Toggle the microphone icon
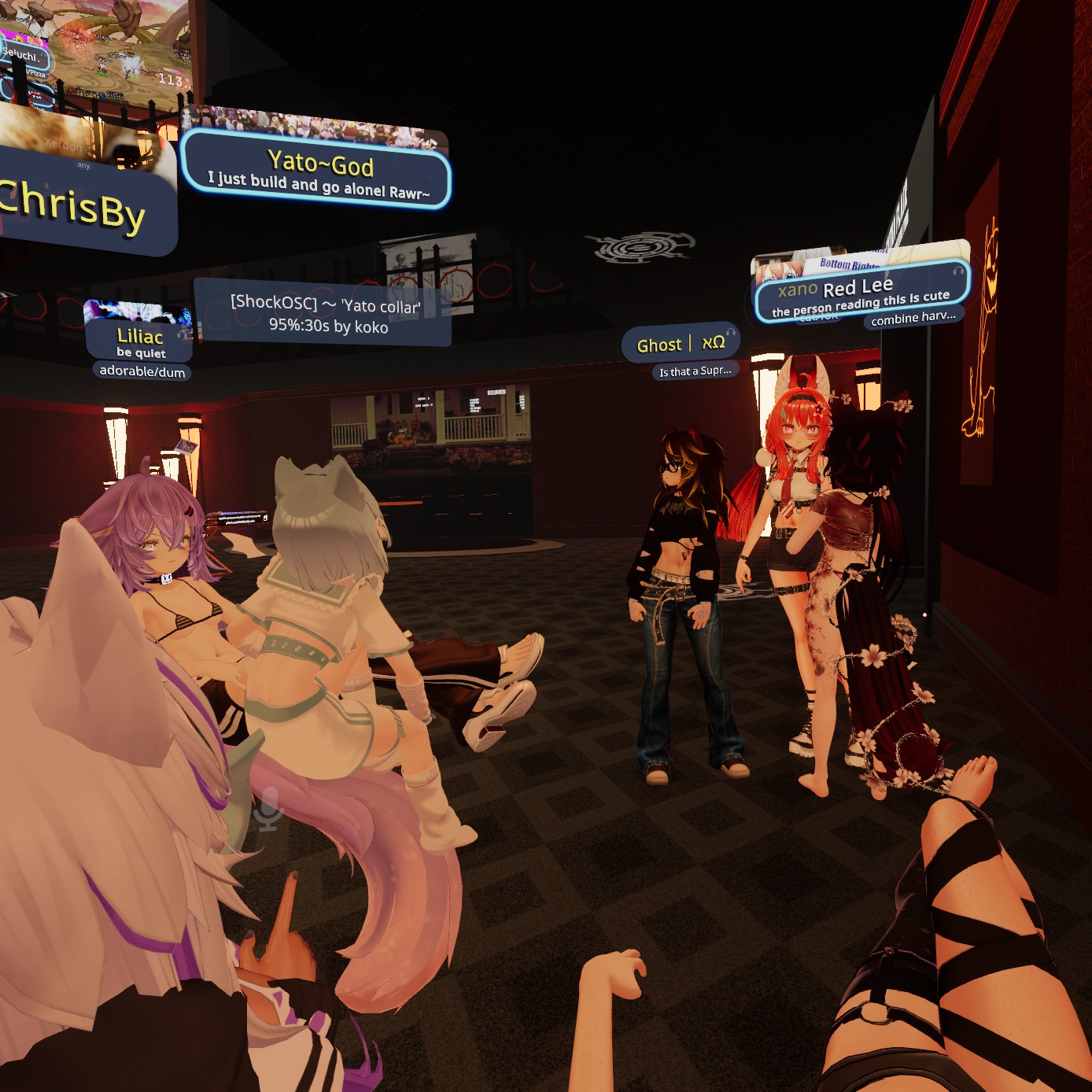 pos(268,810)
